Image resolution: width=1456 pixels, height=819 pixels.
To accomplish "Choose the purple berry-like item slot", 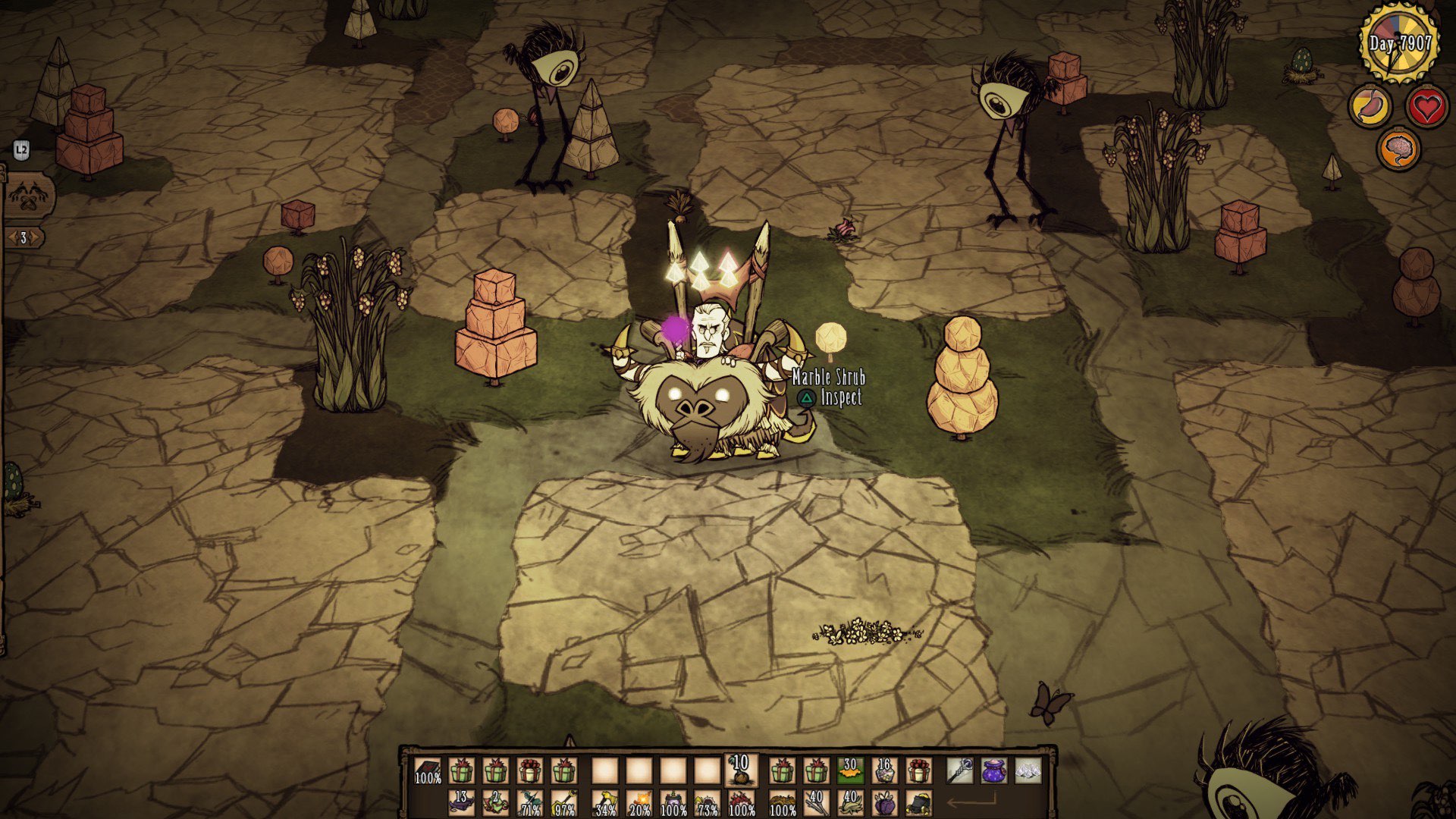I will pyautogui.click(x=885, y=804).
